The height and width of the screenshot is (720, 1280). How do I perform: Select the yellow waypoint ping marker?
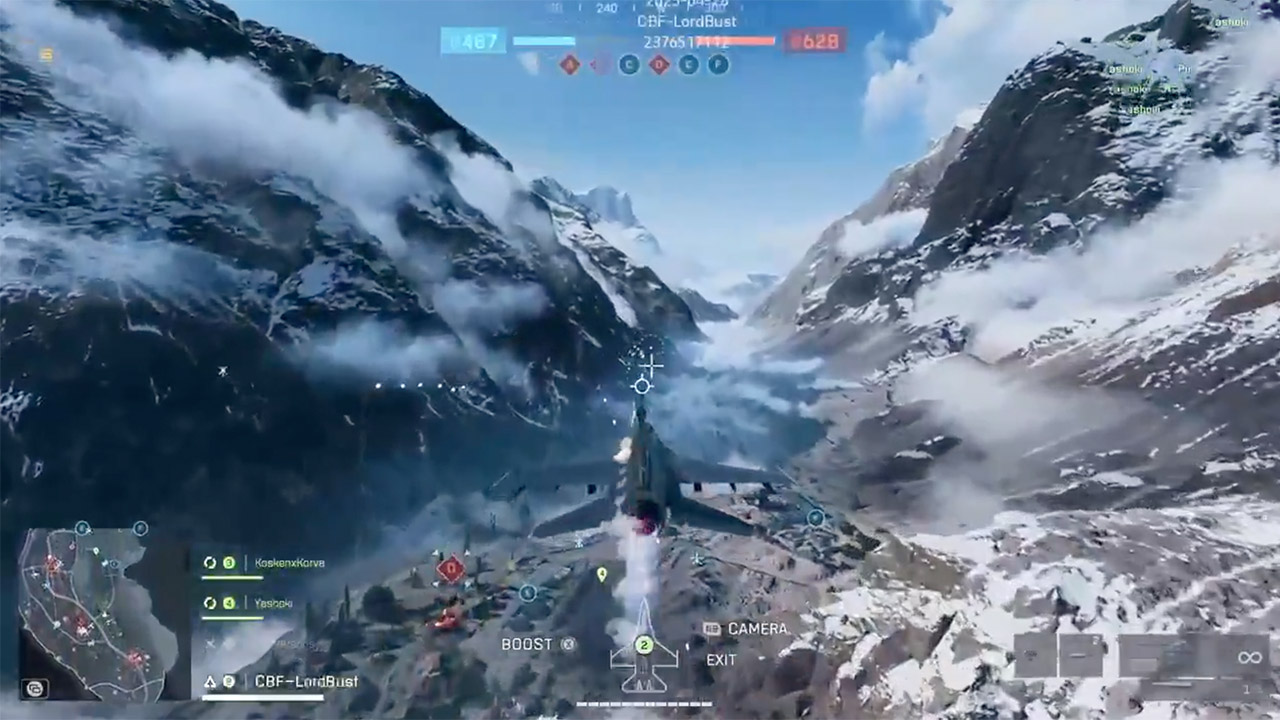[x=602, y=573]
